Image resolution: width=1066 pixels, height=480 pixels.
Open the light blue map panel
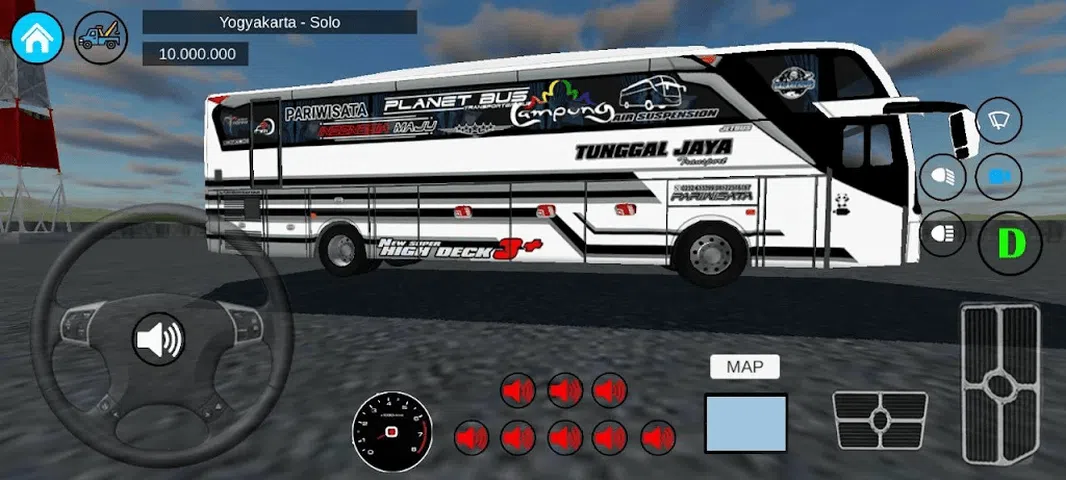click(x=746, y=422)
